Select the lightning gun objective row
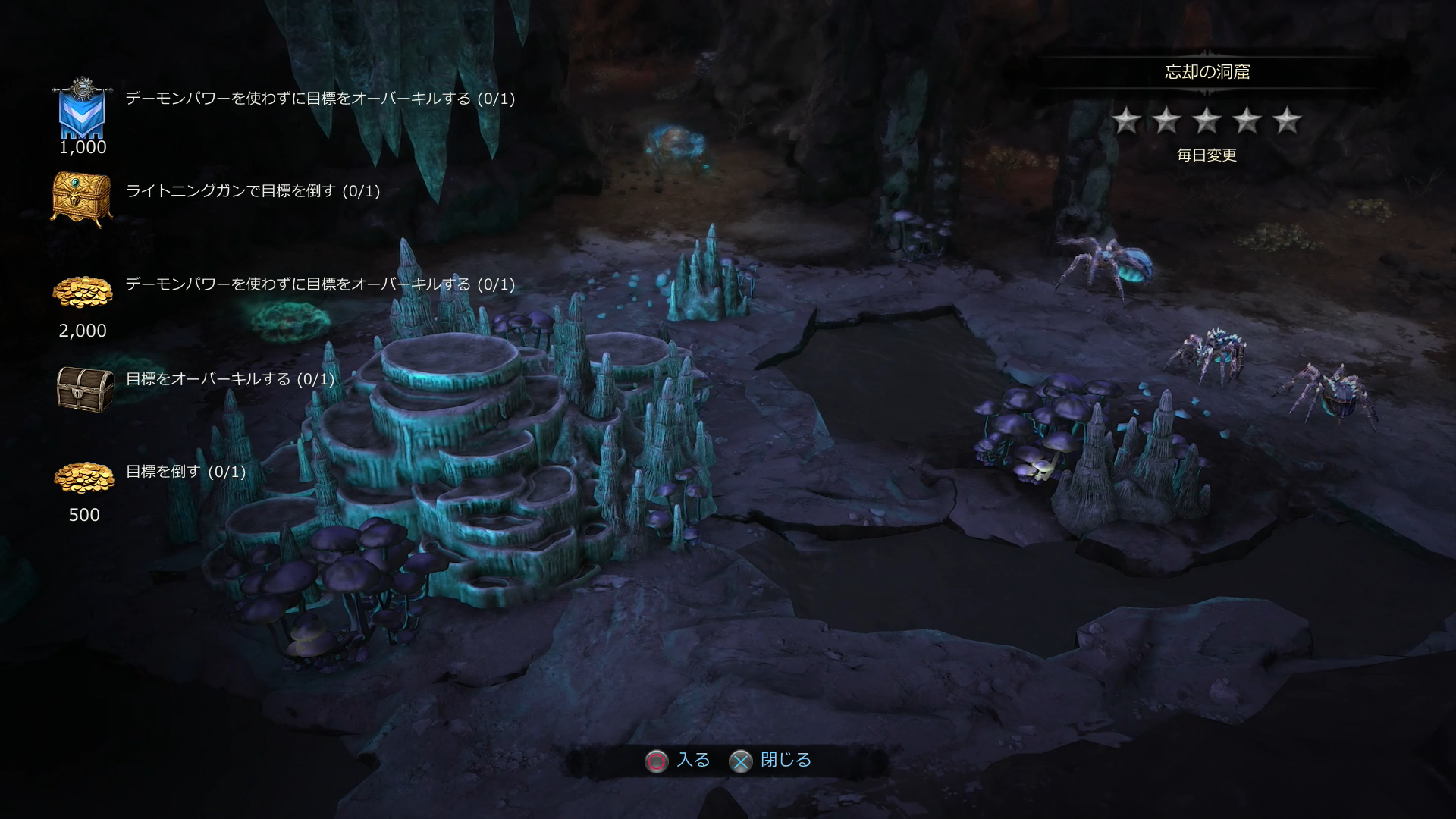Screen dimensions: 1456x819 point(253,191)
